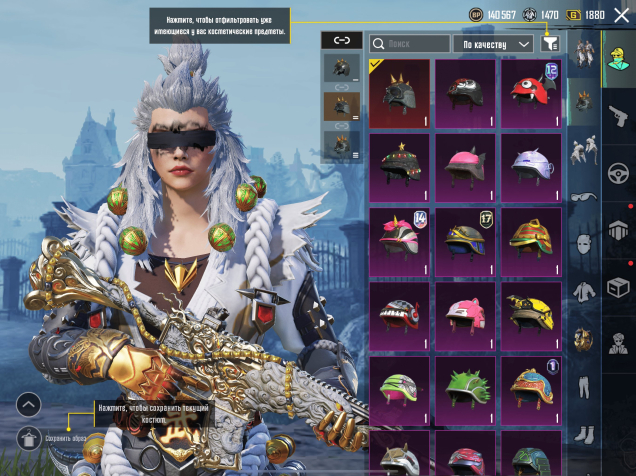Screen dimensions: 636x476
Task: Open the face mask category
Action: (x=584, y=244)
